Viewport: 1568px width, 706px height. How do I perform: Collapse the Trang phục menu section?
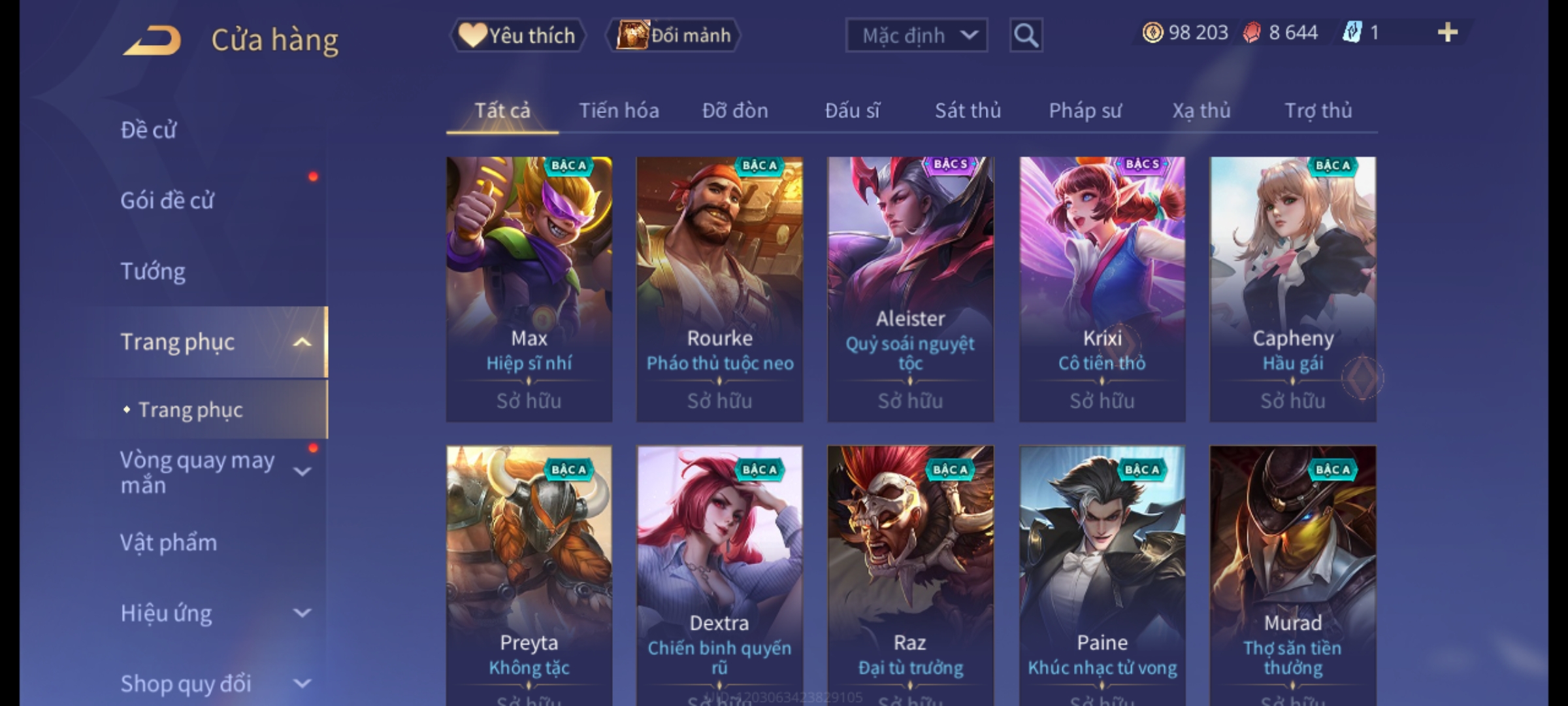coord(302,342)
